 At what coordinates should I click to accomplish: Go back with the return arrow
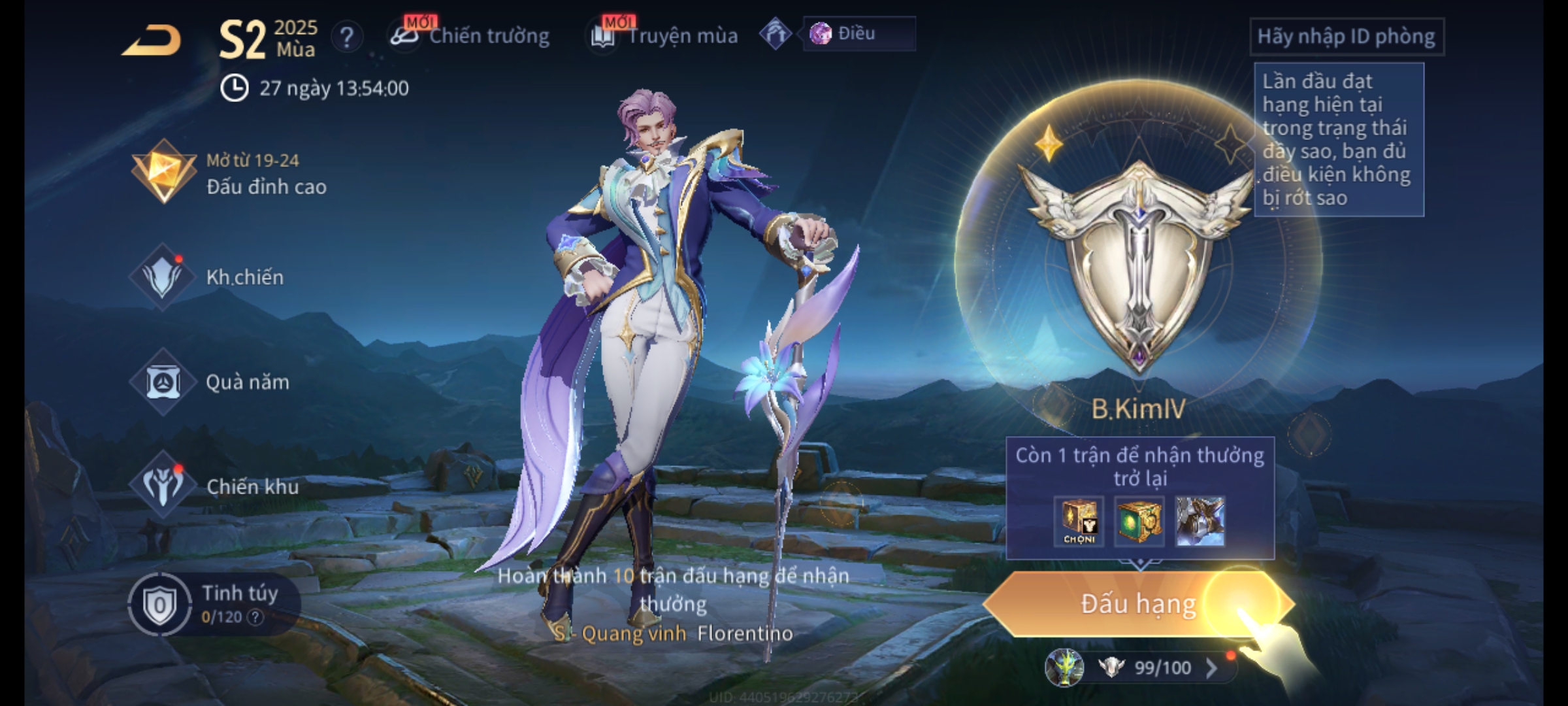152,41
